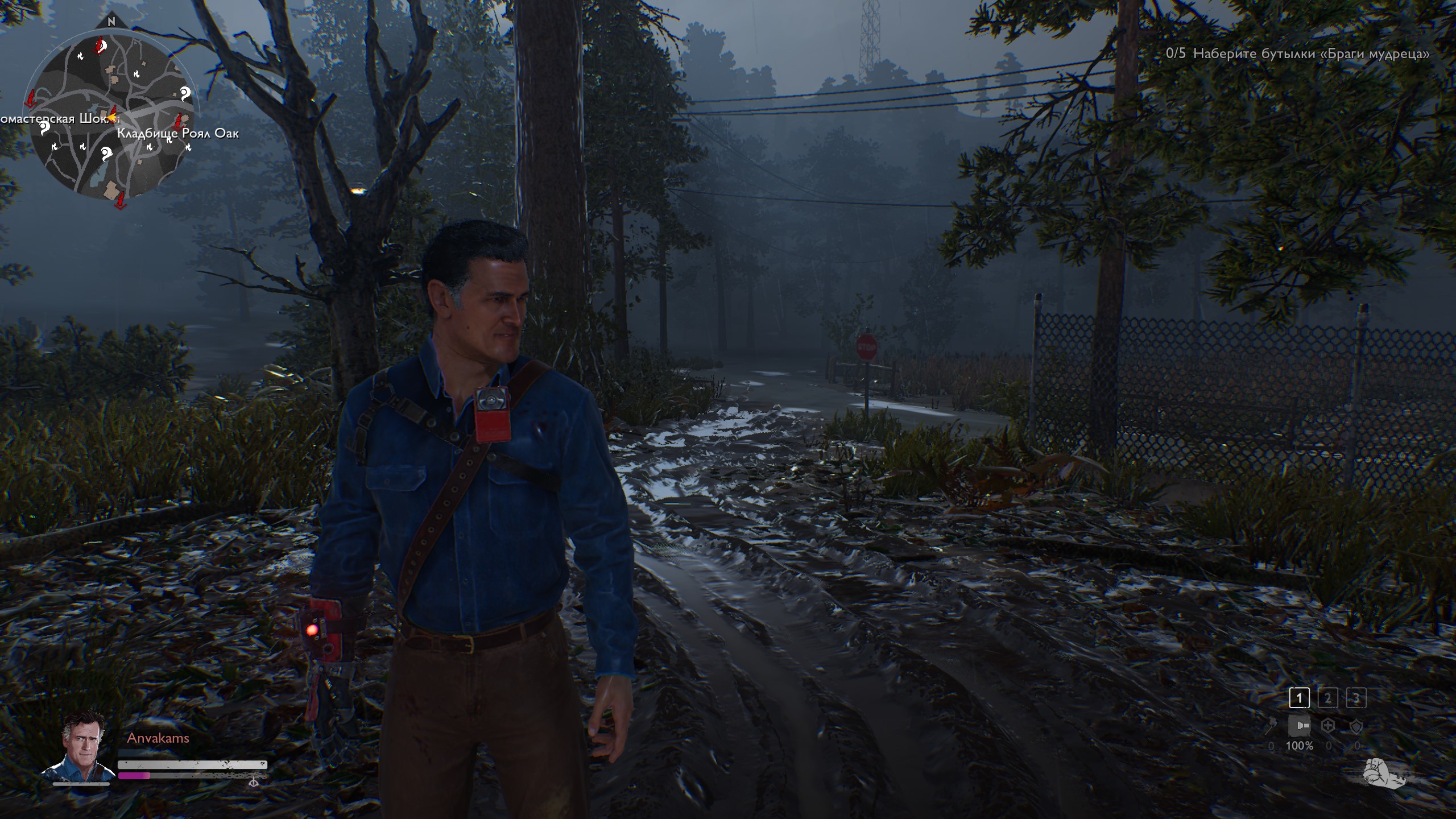
Task: Select the matchstick item icon
Action: [x=1271, y=726]
